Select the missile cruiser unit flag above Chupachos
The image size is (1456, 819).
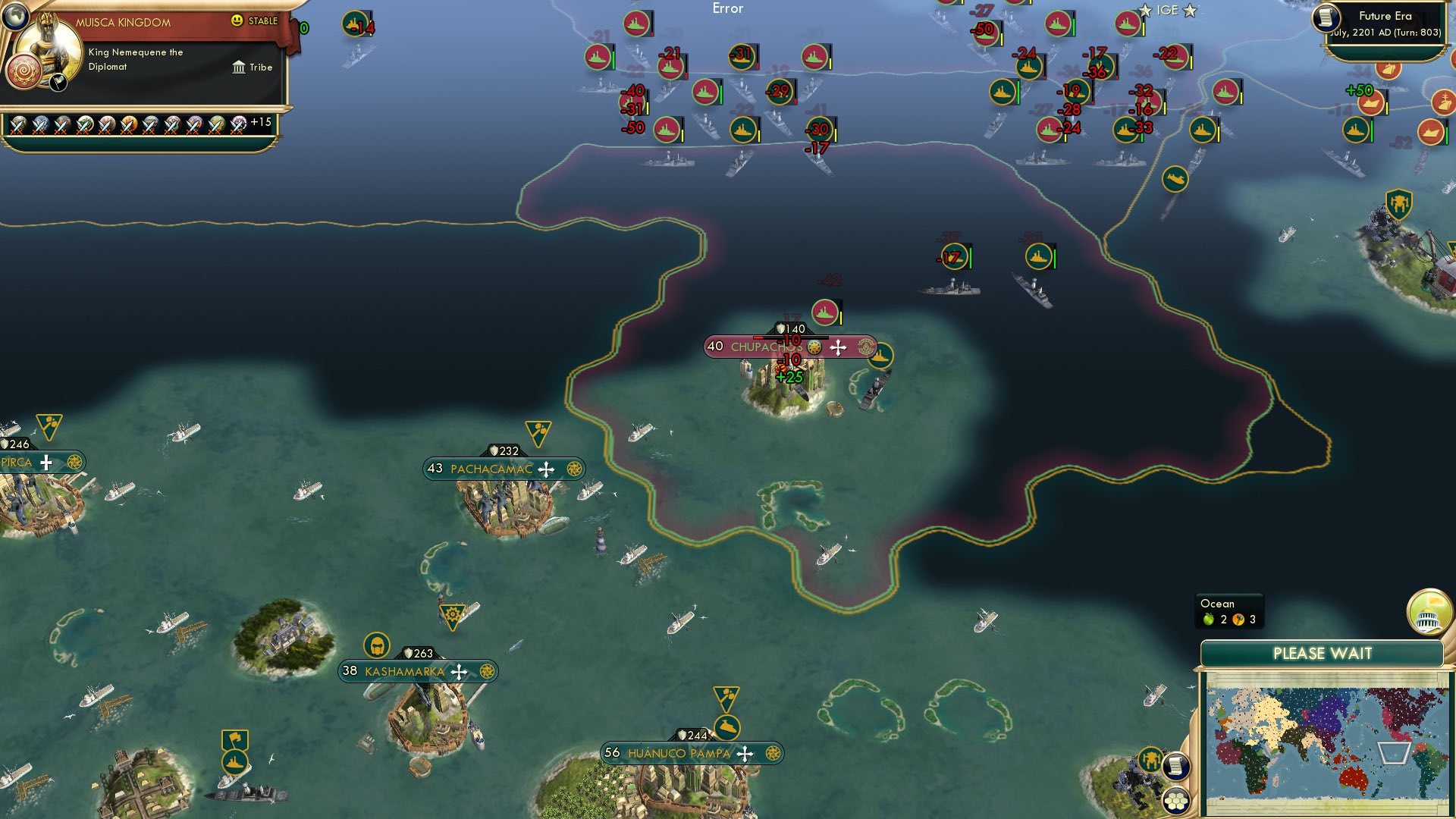[x=824, y=311]
